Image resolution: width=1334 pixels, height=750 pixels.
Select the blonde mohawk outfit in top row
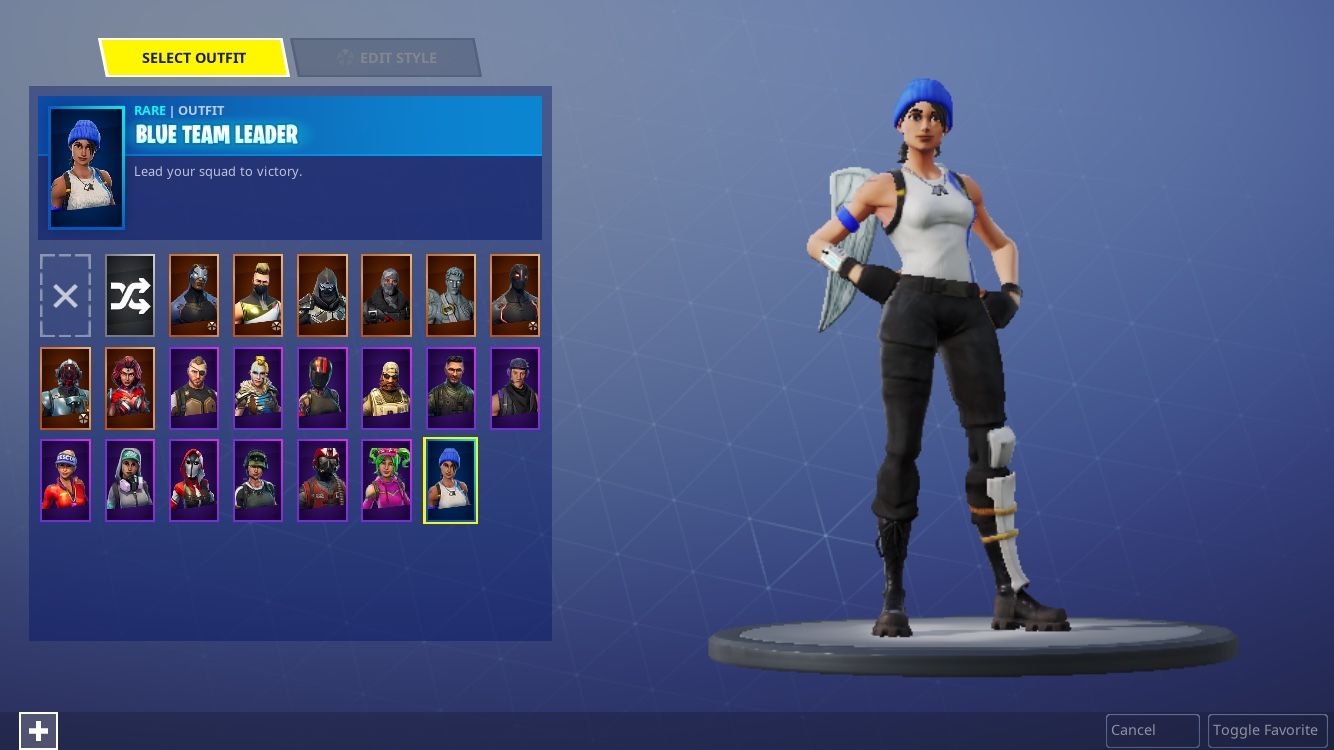coord(258,295)
